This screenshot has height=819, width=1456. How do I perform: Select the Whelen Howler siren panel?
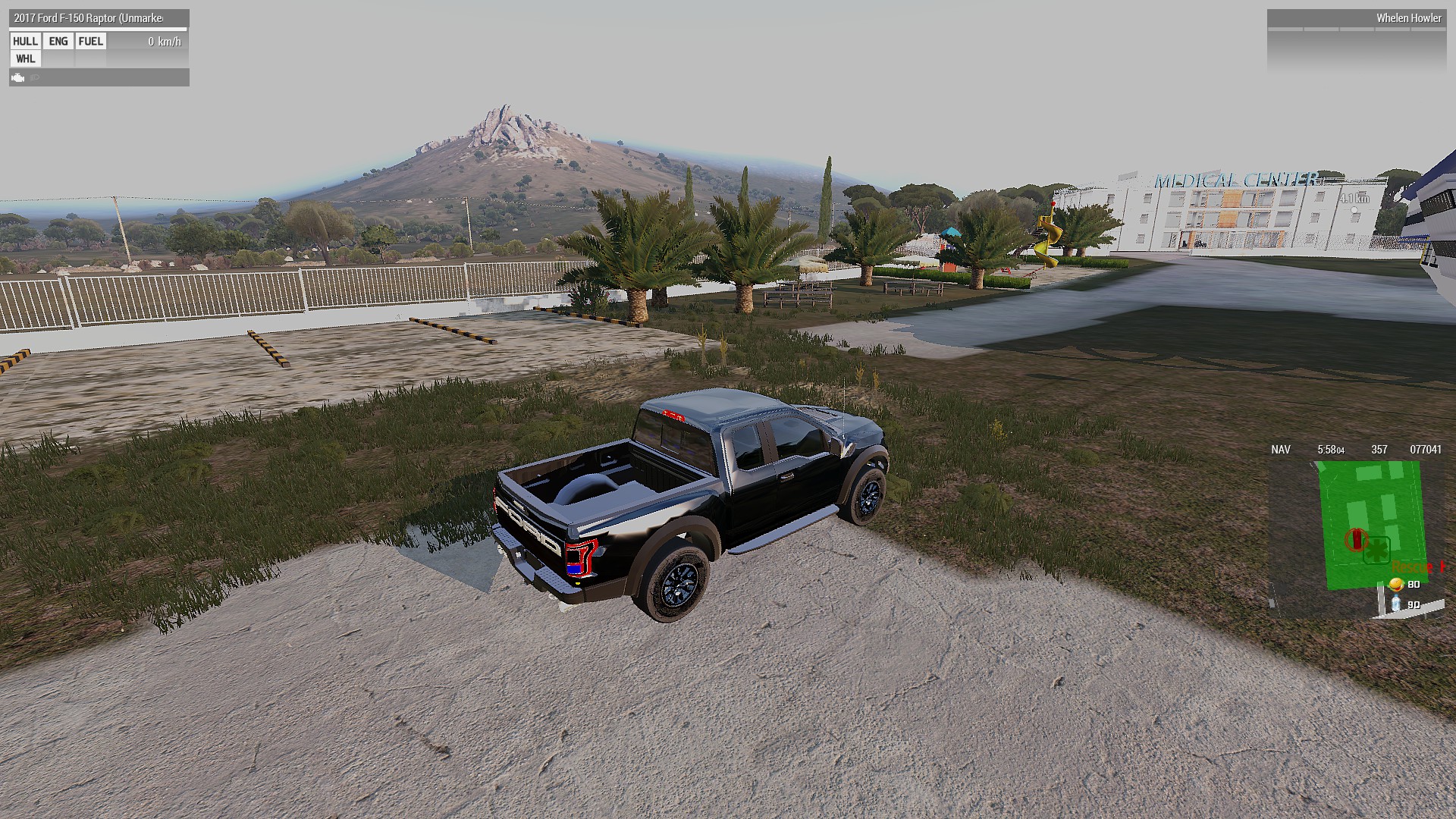(1354, 19)
